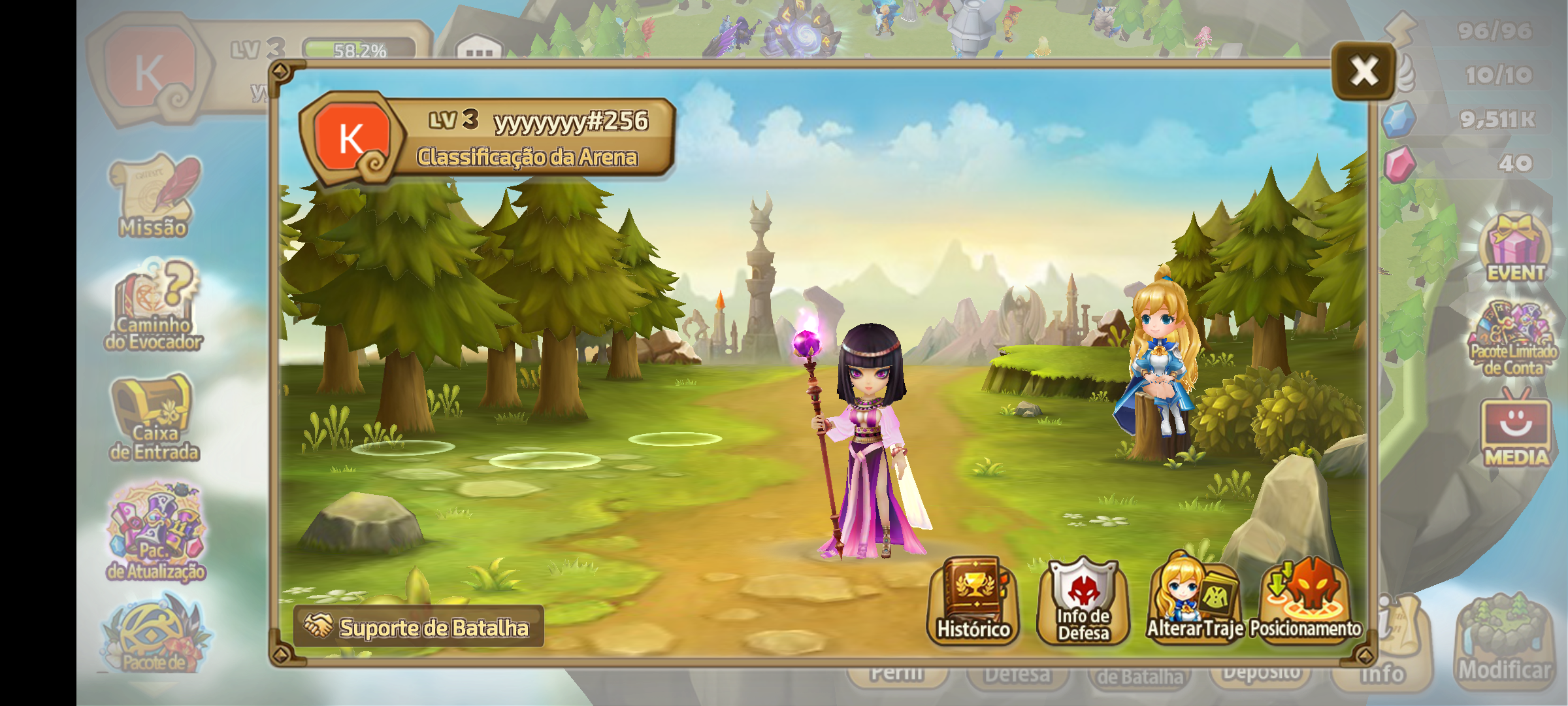1568x706 pixels.
Task: Tap the orange K profile avatar in the window
Action: (x=351, y=138)
